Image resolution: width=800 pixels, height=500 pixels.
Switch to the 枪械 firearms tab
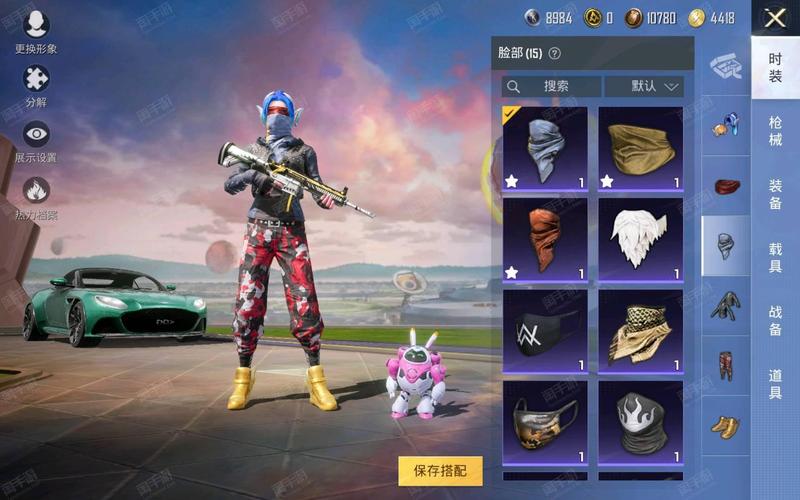(775, 130)
